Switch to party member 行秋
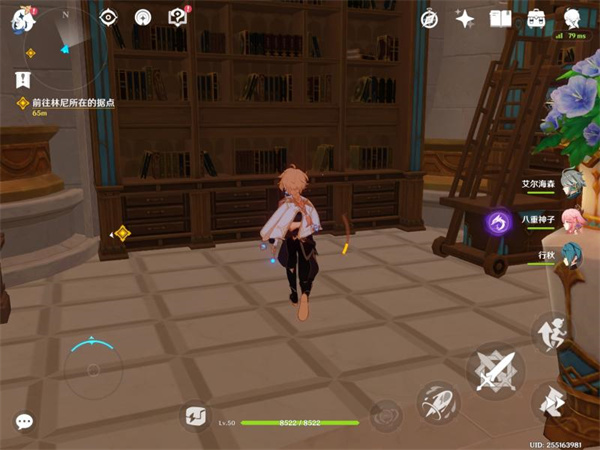This screenshot has width=600, height=450. point(570,254)
